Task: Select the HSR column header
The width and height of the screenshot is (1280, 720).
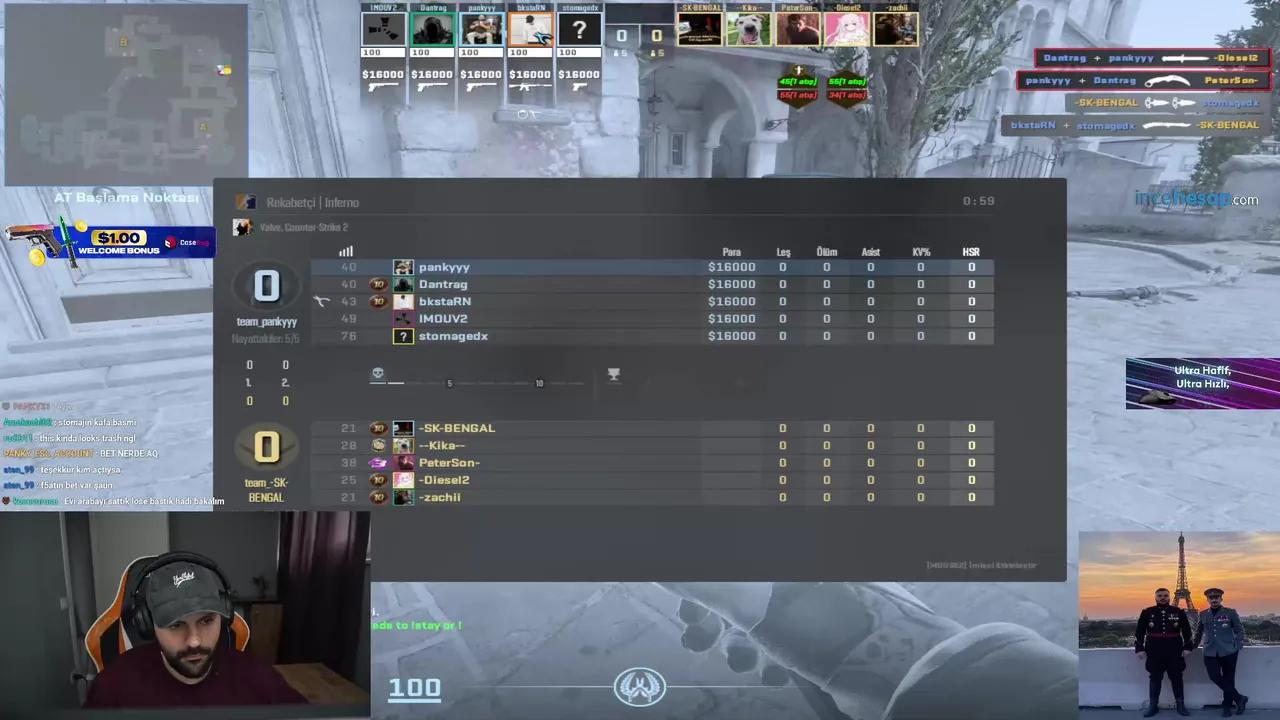Action: [970, 252]
